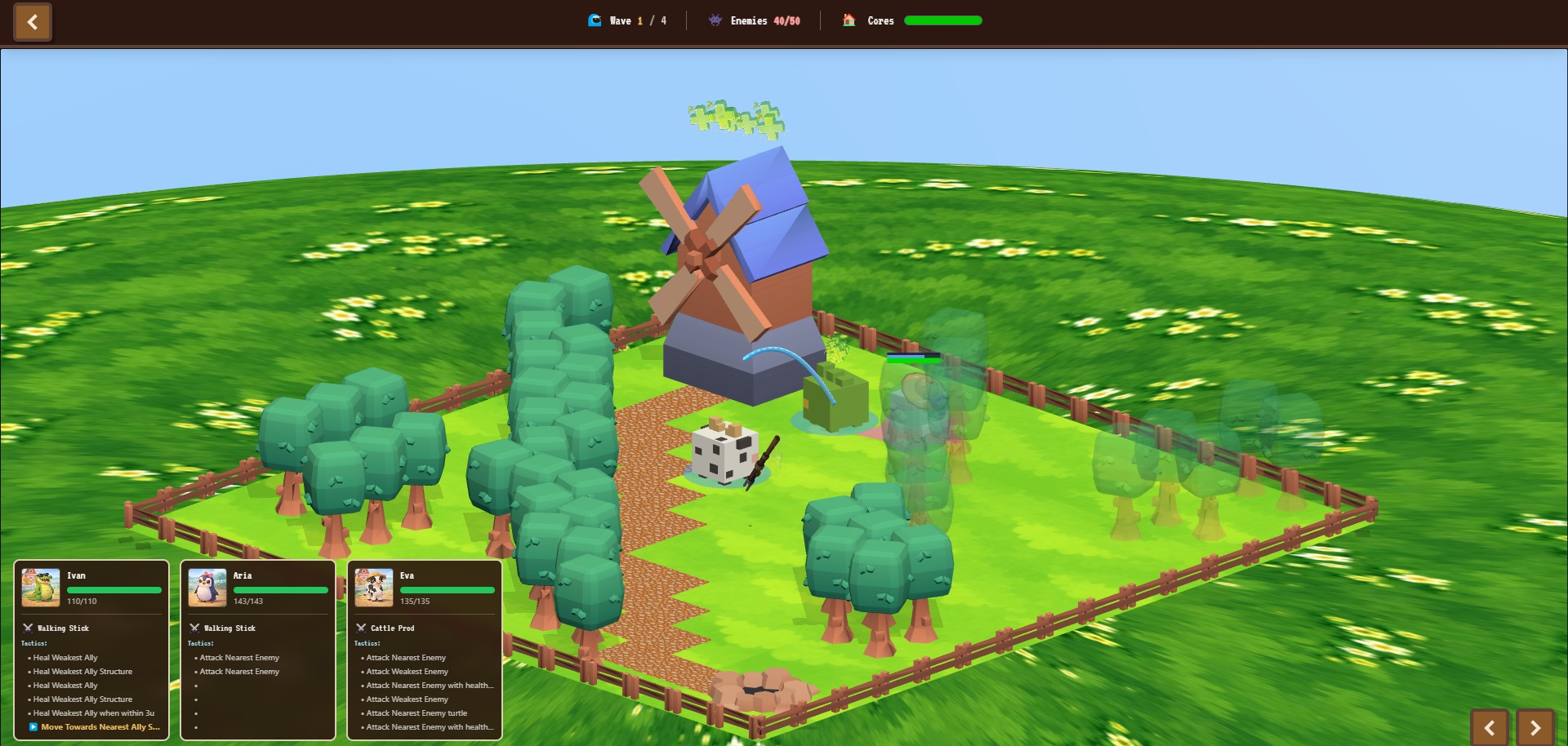Screen dimensions: 1568x746
Task: Click Eva's cow portrait
Action: coord(374,588)
